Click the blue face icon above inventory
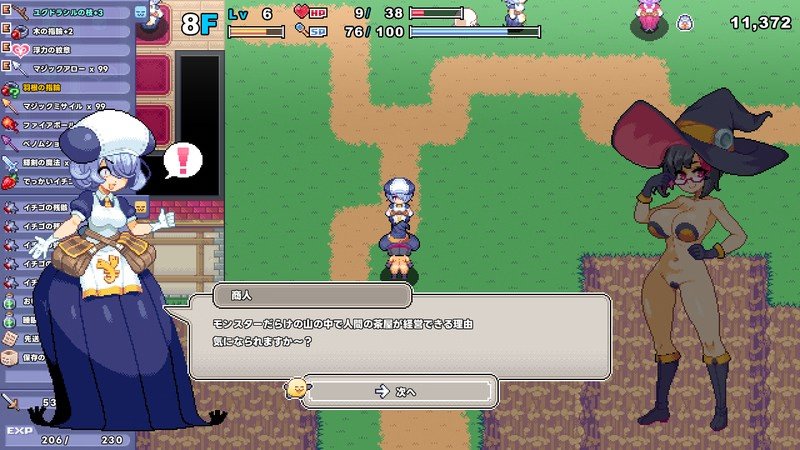Image resolution: width=800 pixels, height=450 pixels. click(141, 12)
